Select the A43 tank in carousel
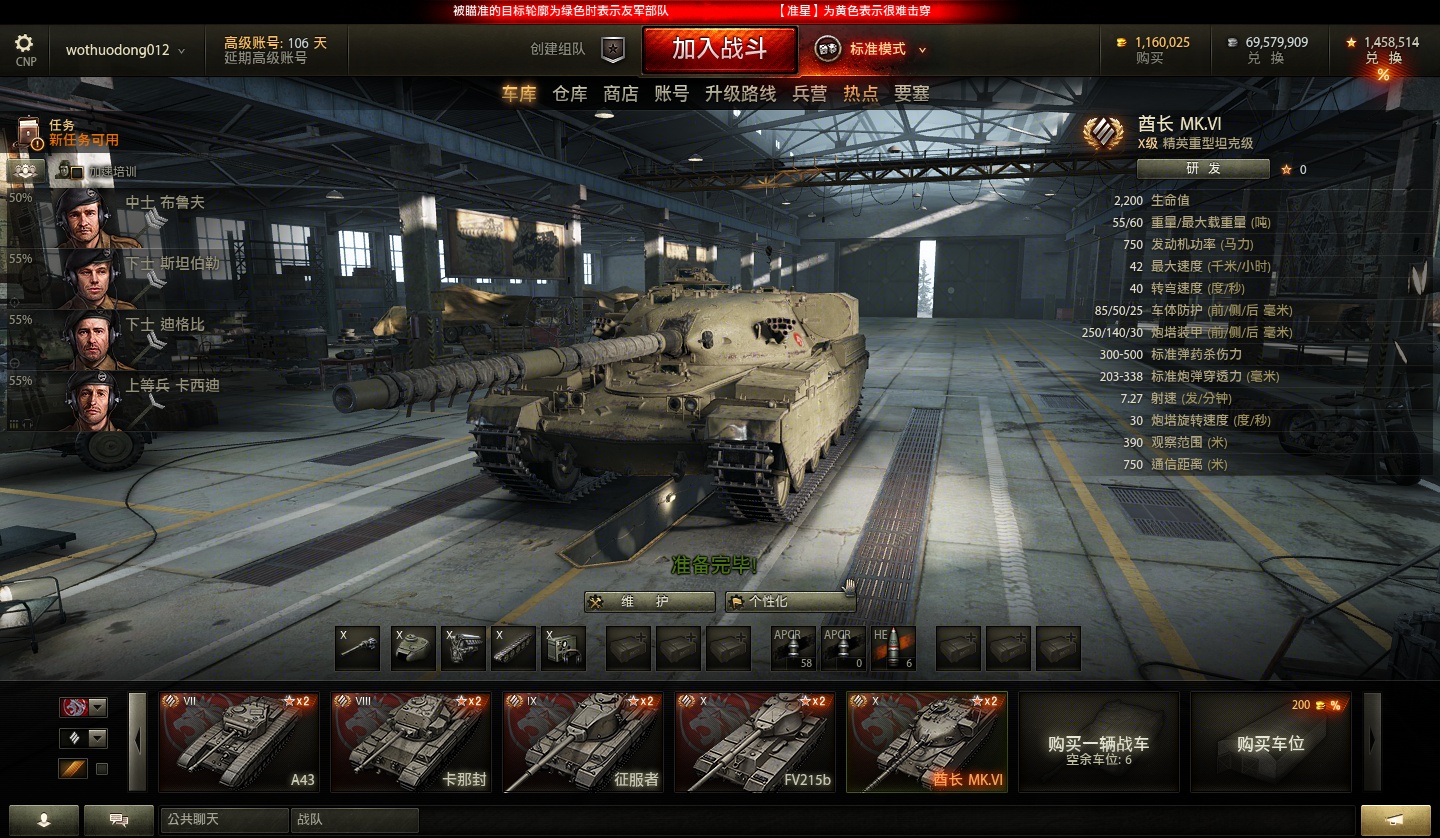This screenshot has width=1440, height=838. point(239,742)
